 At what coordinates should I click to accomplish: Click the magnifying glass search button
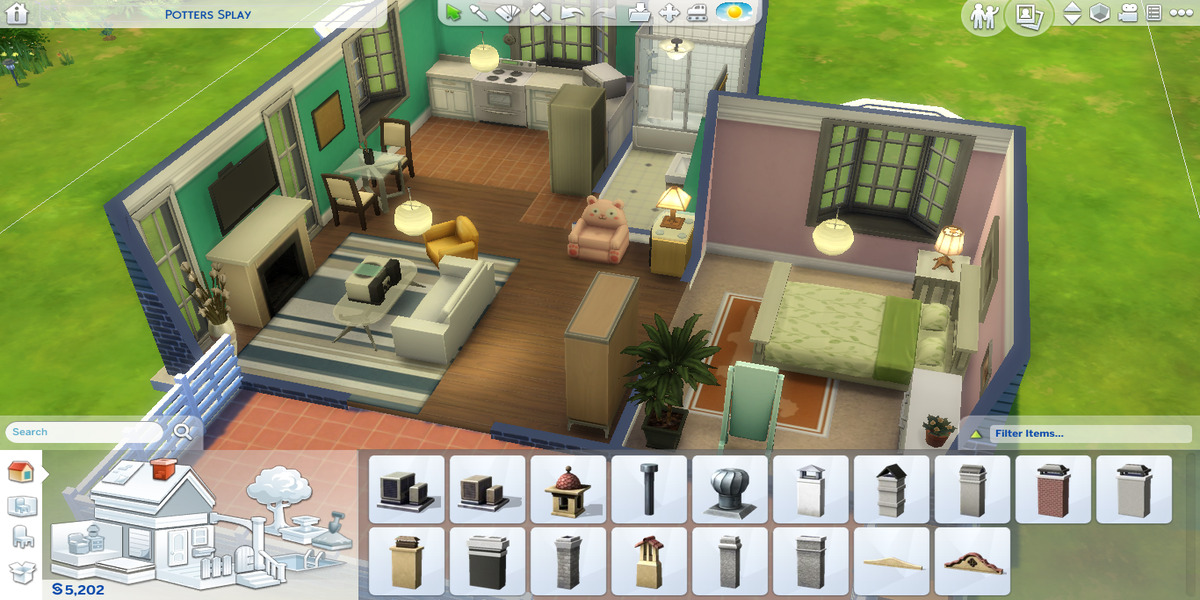coord(183,431)
